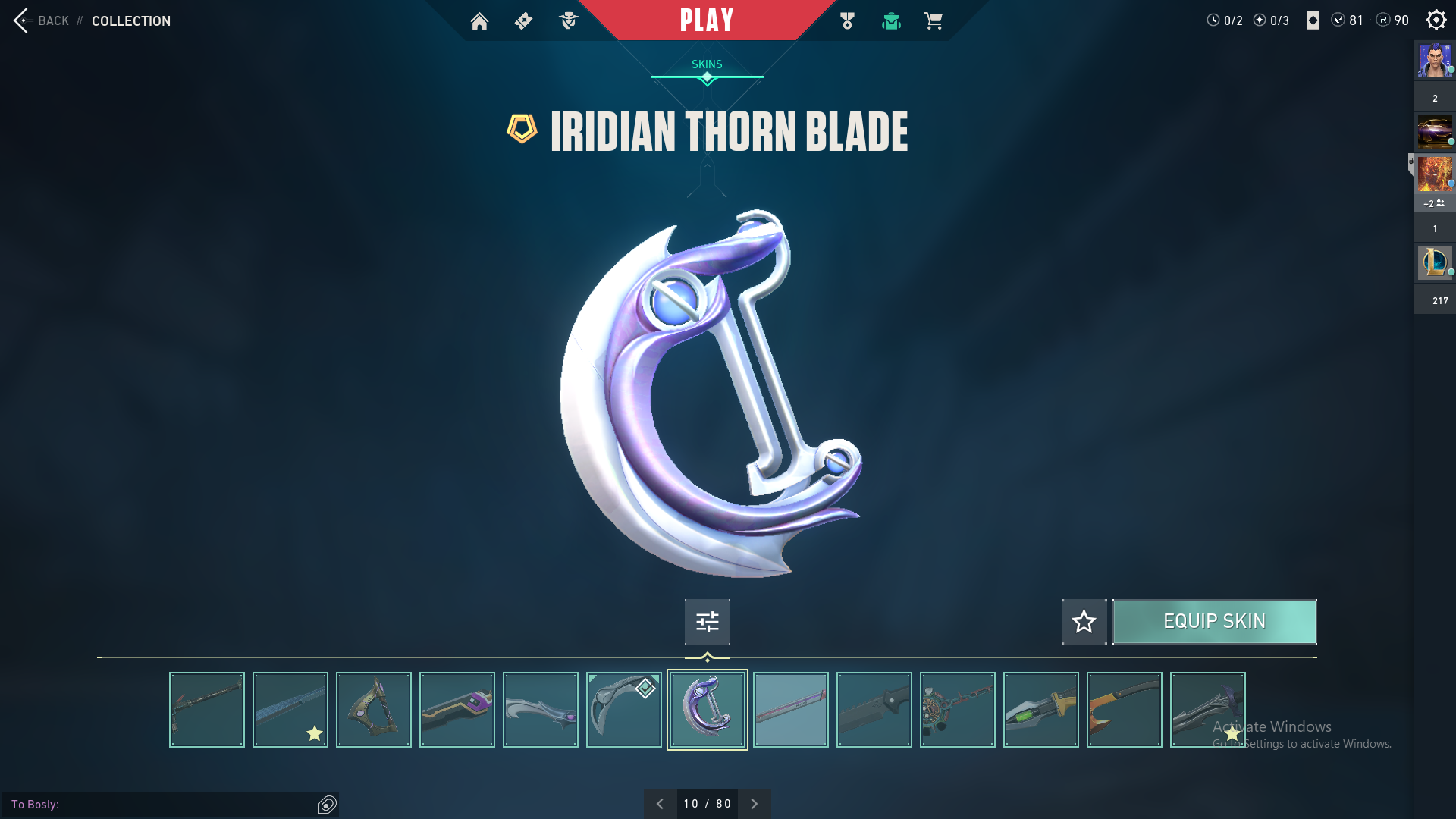The image size is (1456, 819).
Task: Equip the Iridian Thorn Blade skin
Action: [x=1214, y=622]
